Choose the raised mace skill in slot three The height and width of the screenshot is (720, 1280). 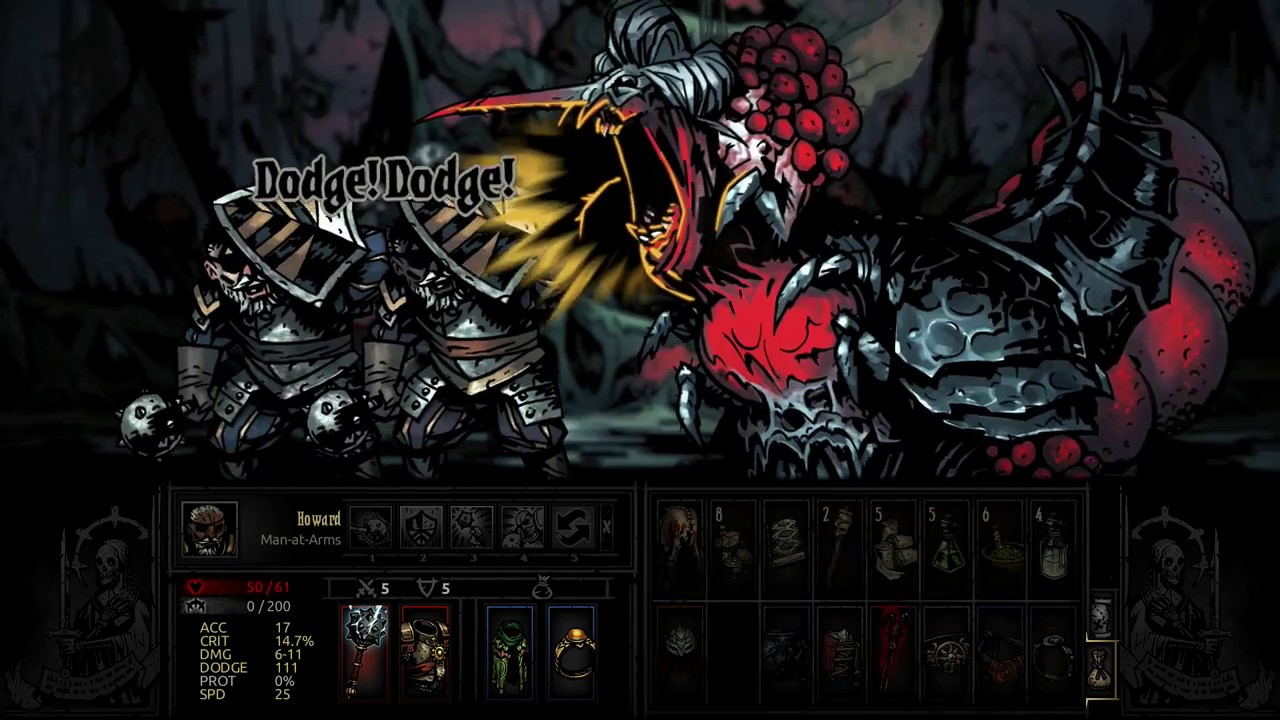click(472, 527)
